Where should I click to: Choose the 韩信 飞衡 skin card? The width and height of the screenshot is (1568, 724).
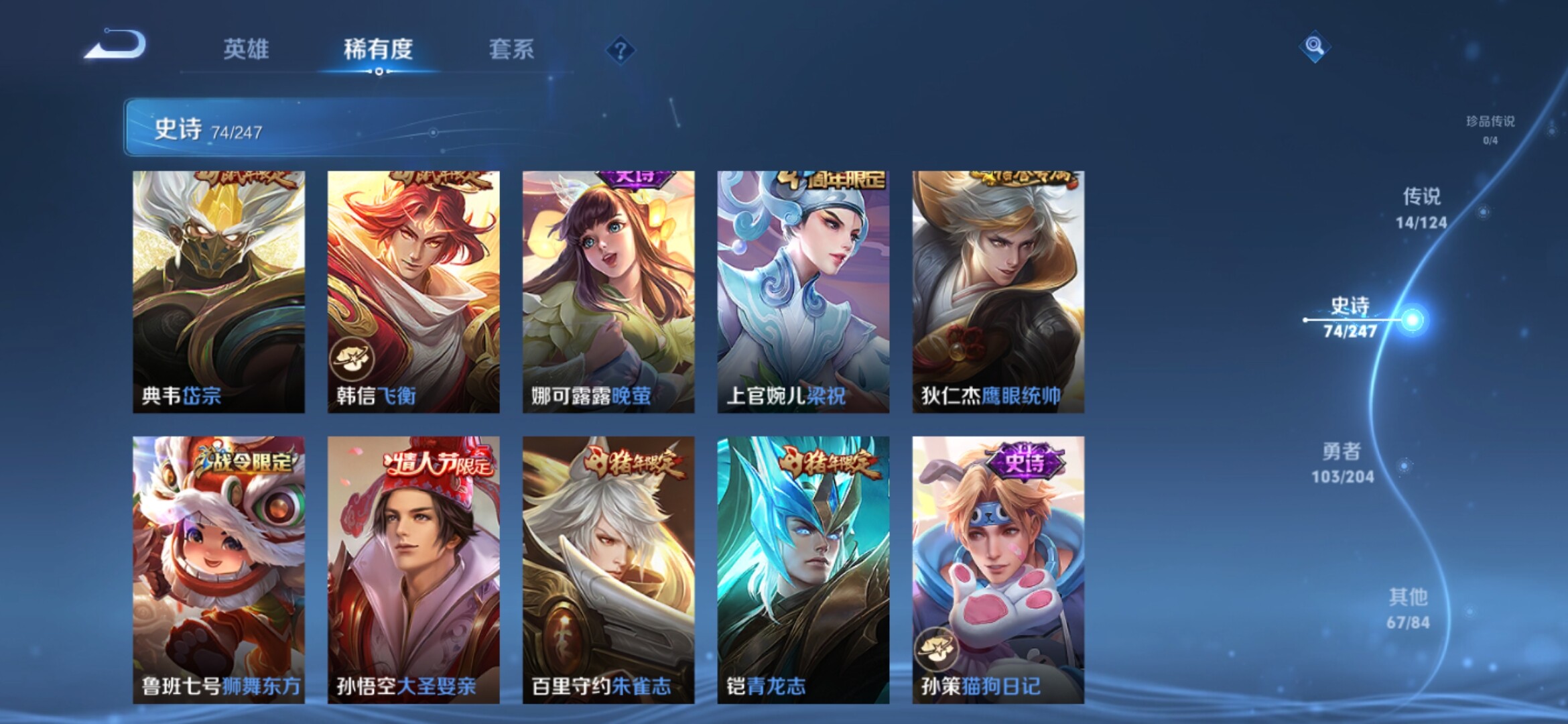click(x=413, y=292)
